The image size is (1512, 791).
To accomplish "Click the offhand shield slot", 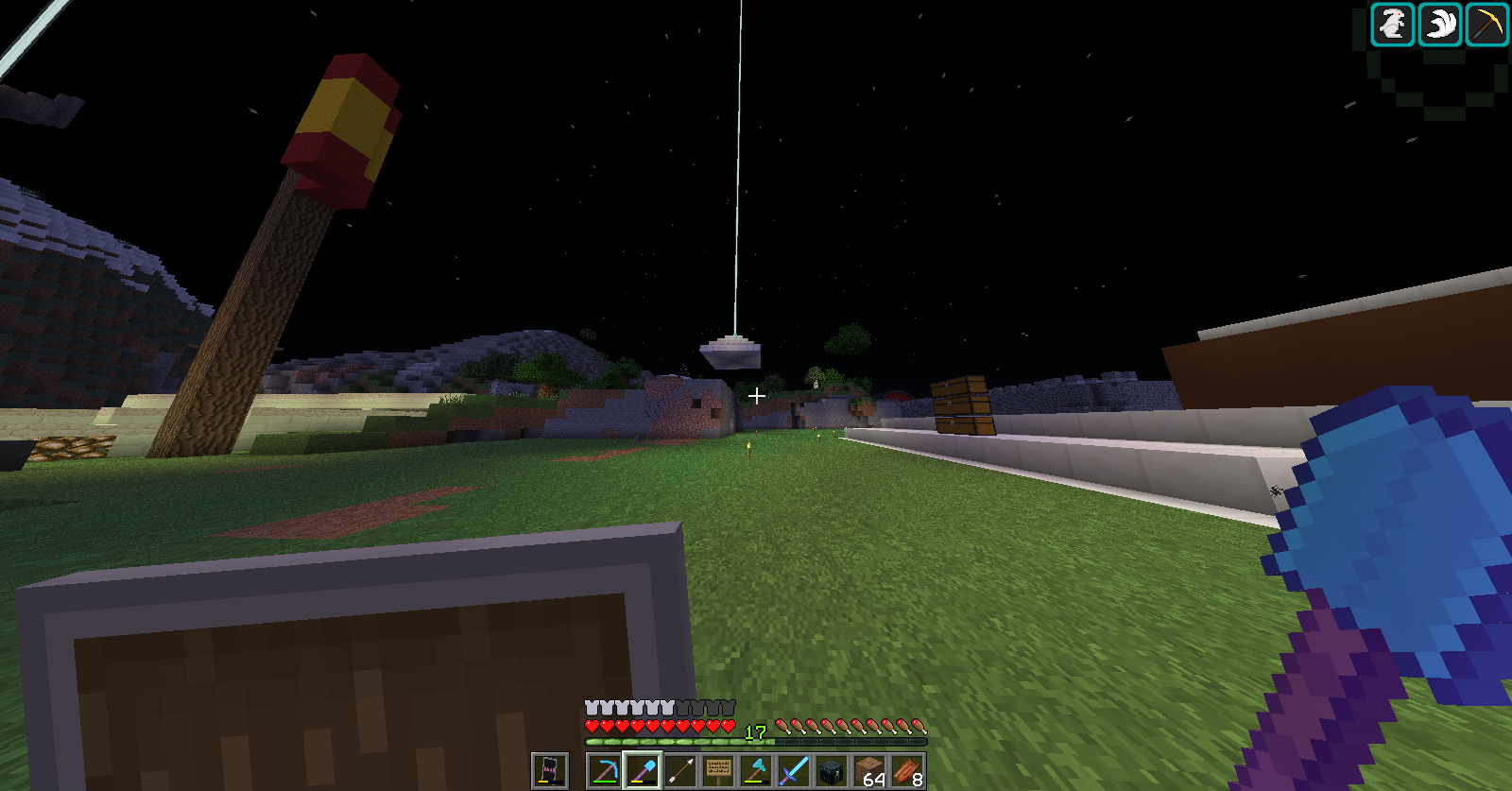I will [x=549, y=771].
